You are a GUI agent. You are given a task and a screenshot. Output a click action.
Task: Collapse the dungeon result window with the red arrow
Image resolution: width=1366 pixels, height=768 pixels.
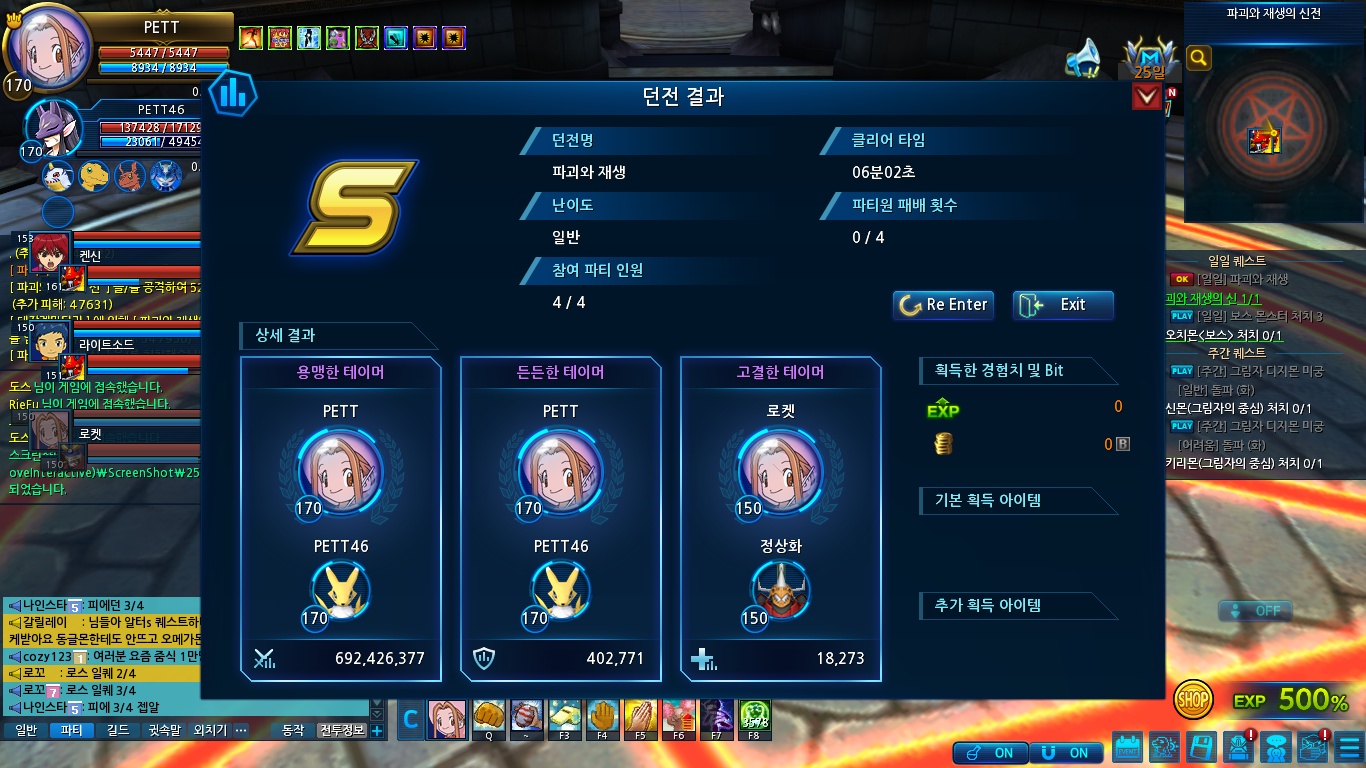click(x=1146, y=97)
